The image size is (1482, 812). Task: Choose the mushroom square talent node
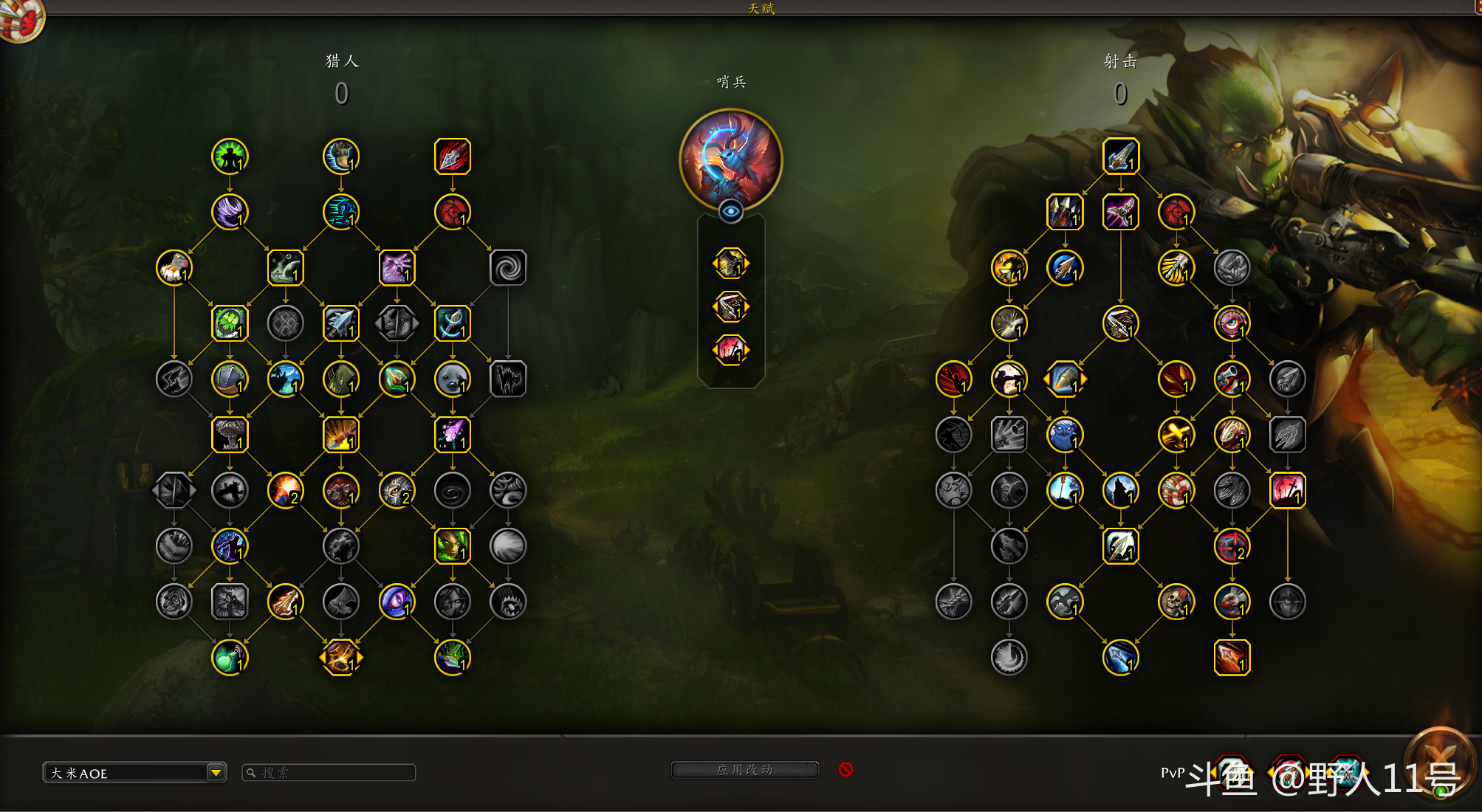(x=230, y=435)
